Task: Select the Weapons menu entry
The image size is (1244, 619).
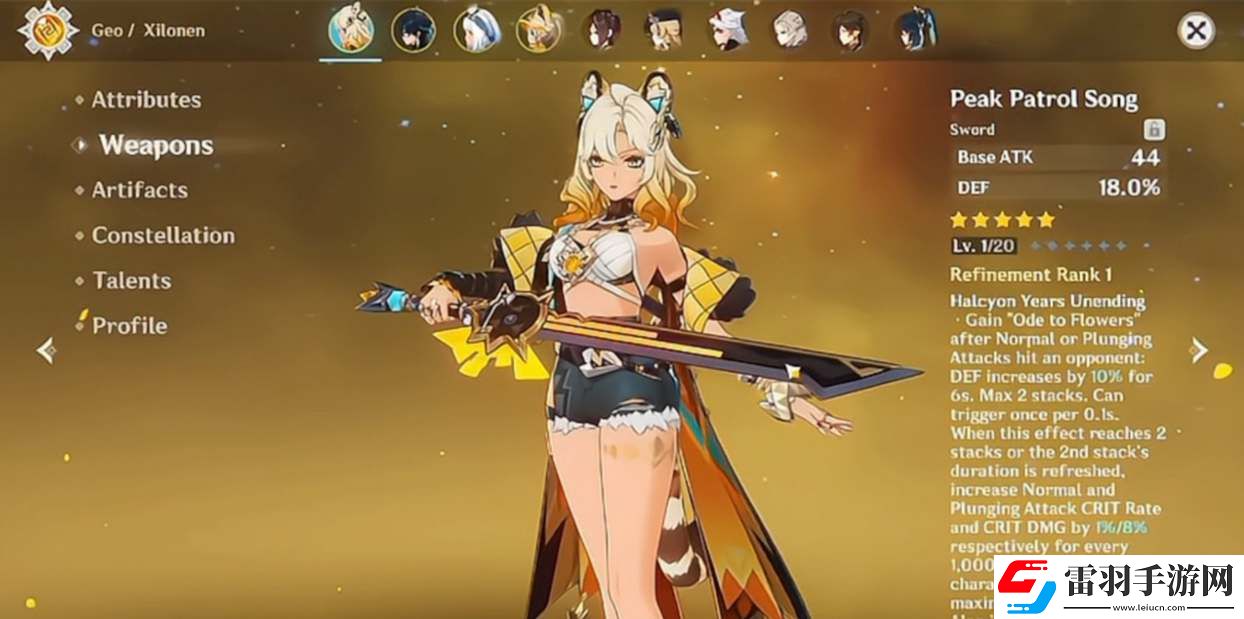Action: pos(156,145)
